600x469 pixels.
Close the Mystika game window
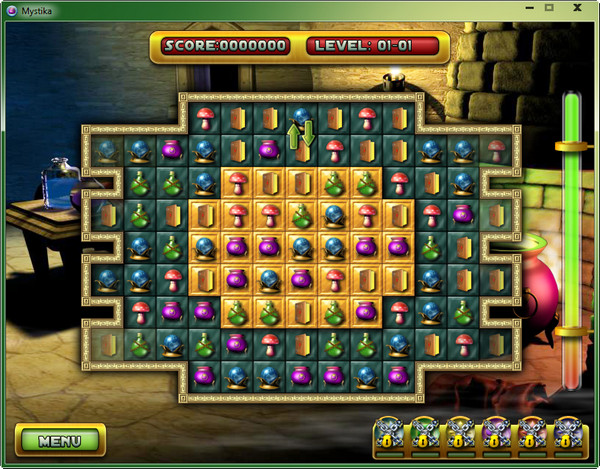[577, 9]
